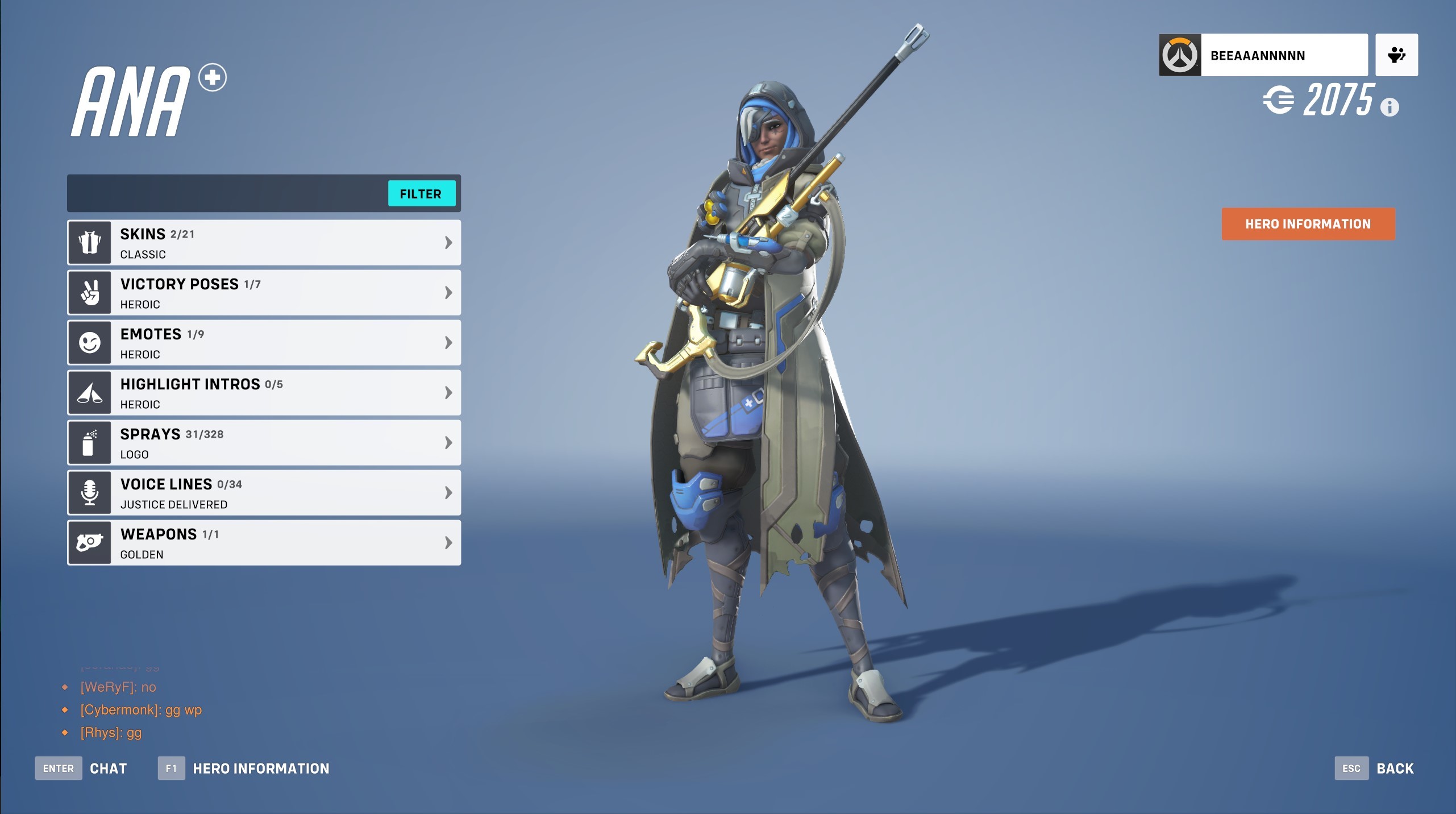The height and width of the screenshot is (814, 1456).
Task: Click the Overwatch logo on the player banner
Action: click(x=1180, y=55)
